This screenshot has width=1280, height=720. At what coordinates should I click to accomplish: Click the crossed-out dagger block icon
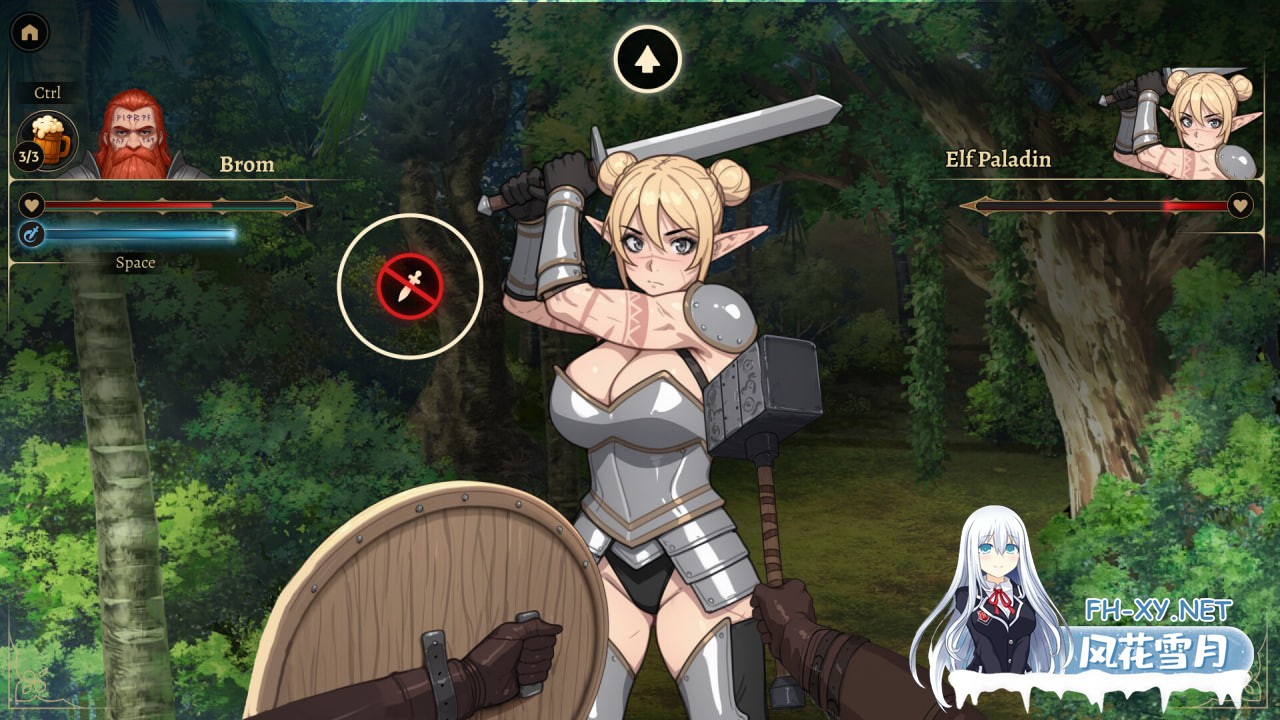click(409, 286)
